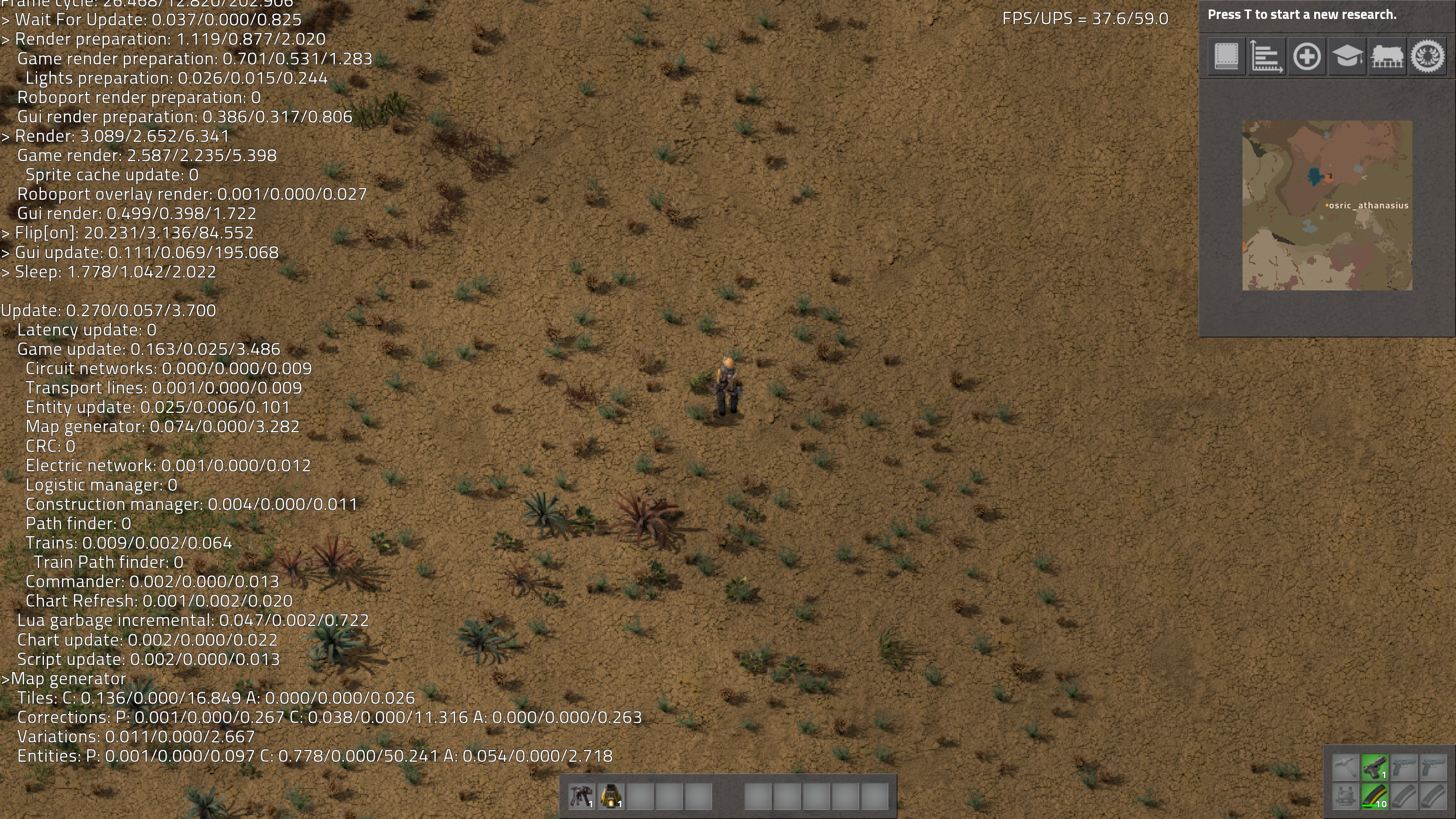Open the trains overview locomotive button
1456x819 pixels.
[x=1387, y=56]
